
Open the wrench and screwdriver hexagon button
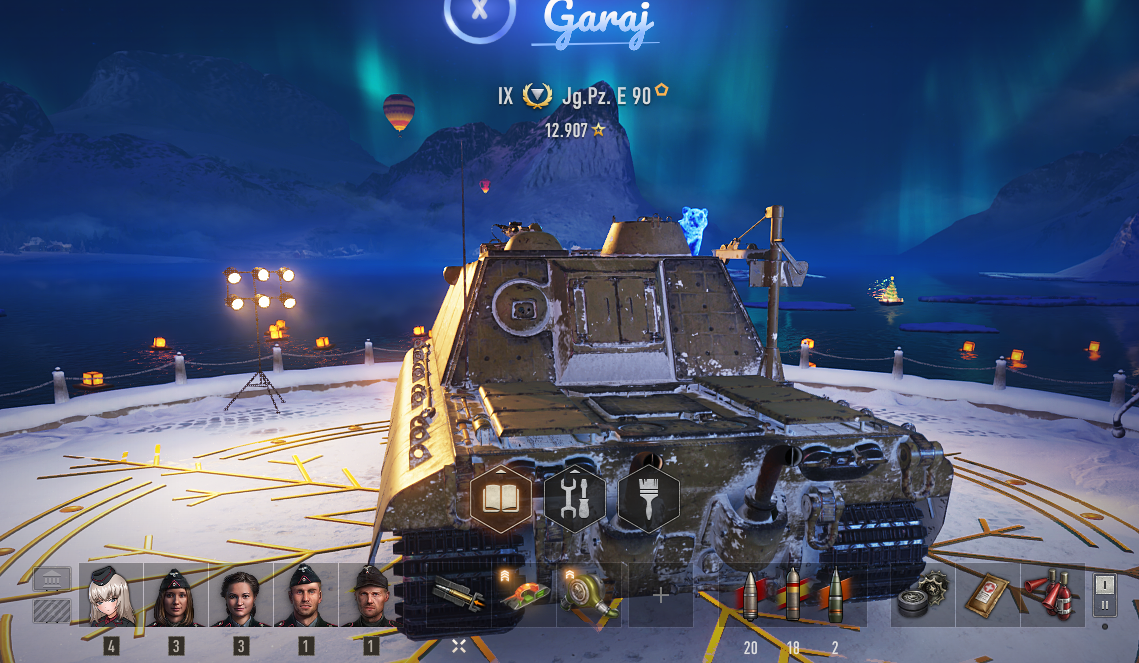[575, 498]
